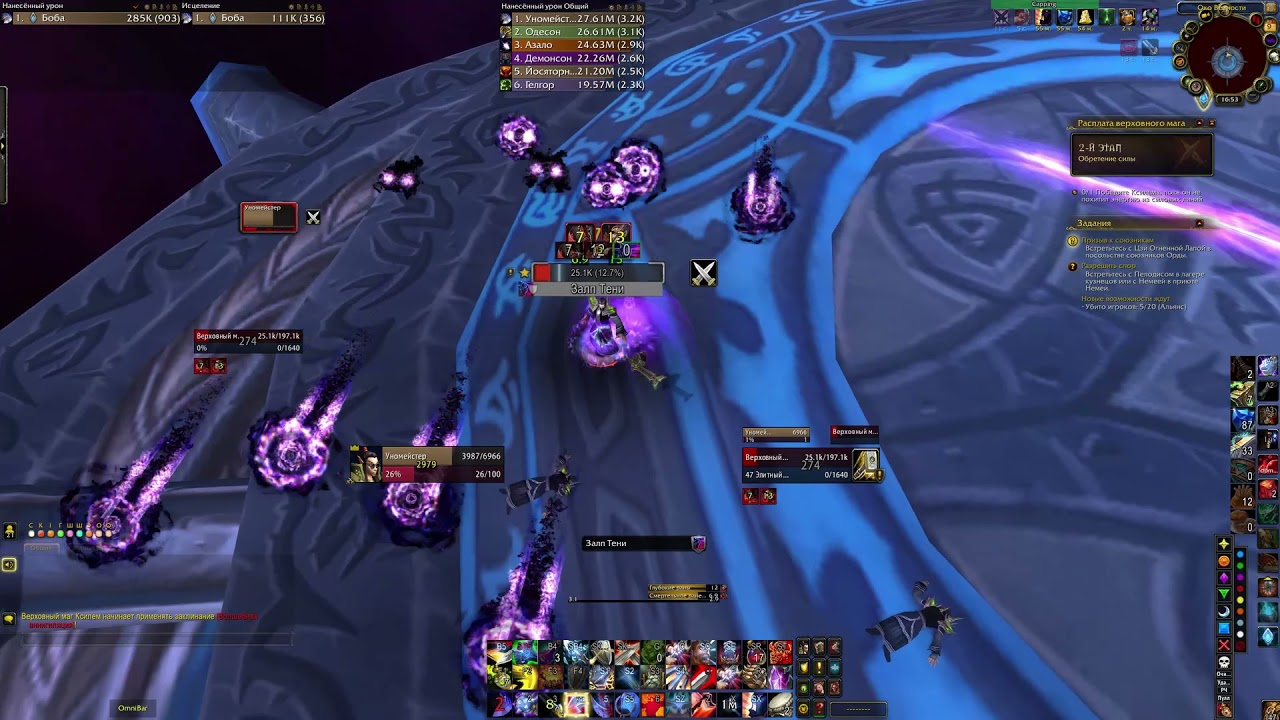Select Боба bar in the Исцеление meter

(x=258, y=18)
